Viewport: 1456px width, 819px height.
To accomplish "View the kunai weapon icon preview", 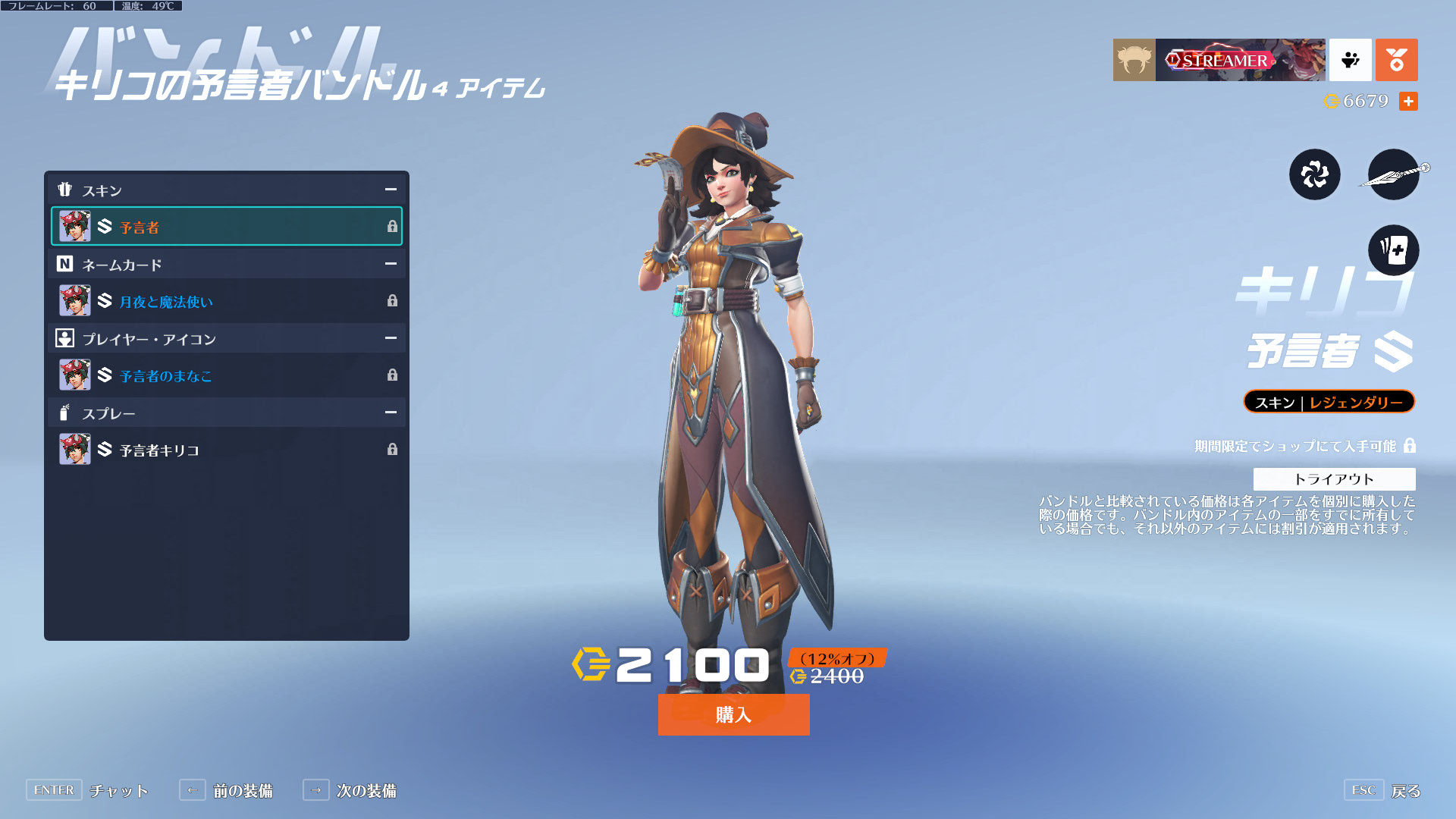I will [1393, 174].
